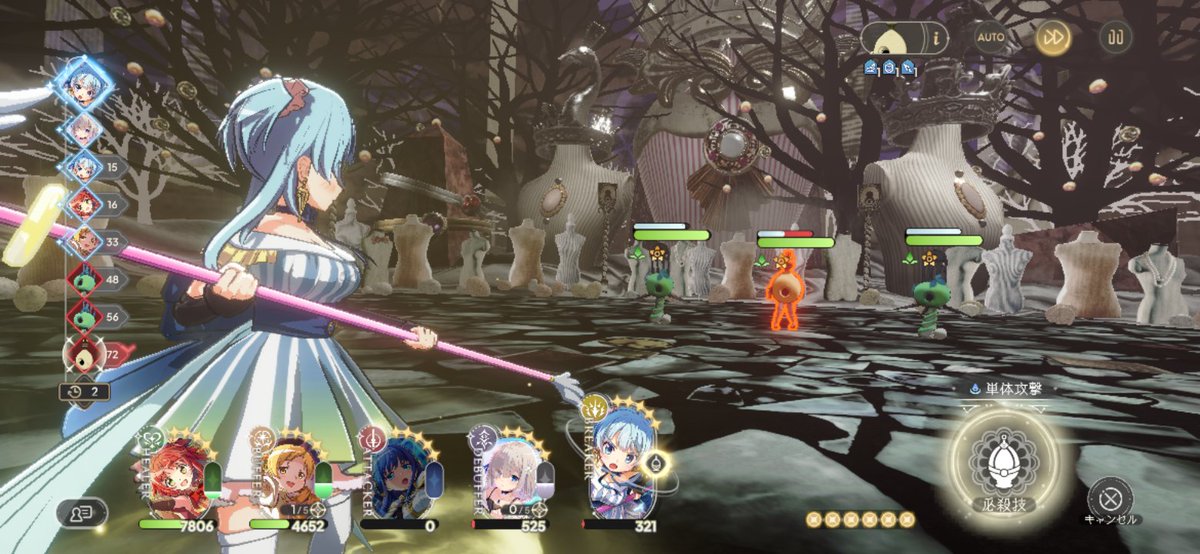Open the enemy info panel
The height and width of the screenshot is (554, 1200).
[x=904, y=38]
